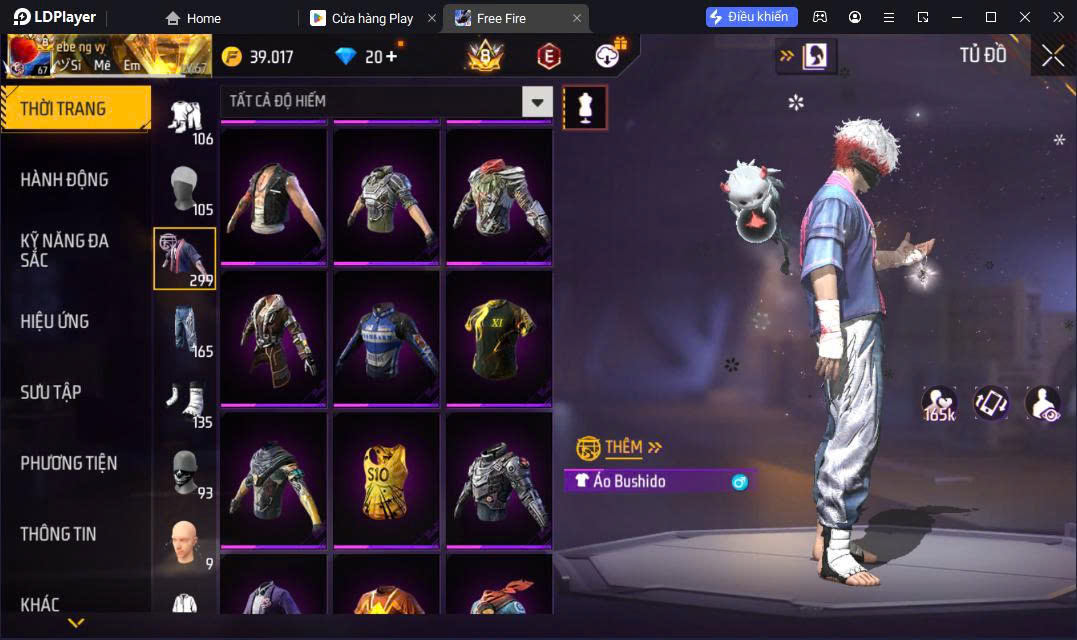Close the TỦ ĐỒ wardrobe screen

point(1052,56)
